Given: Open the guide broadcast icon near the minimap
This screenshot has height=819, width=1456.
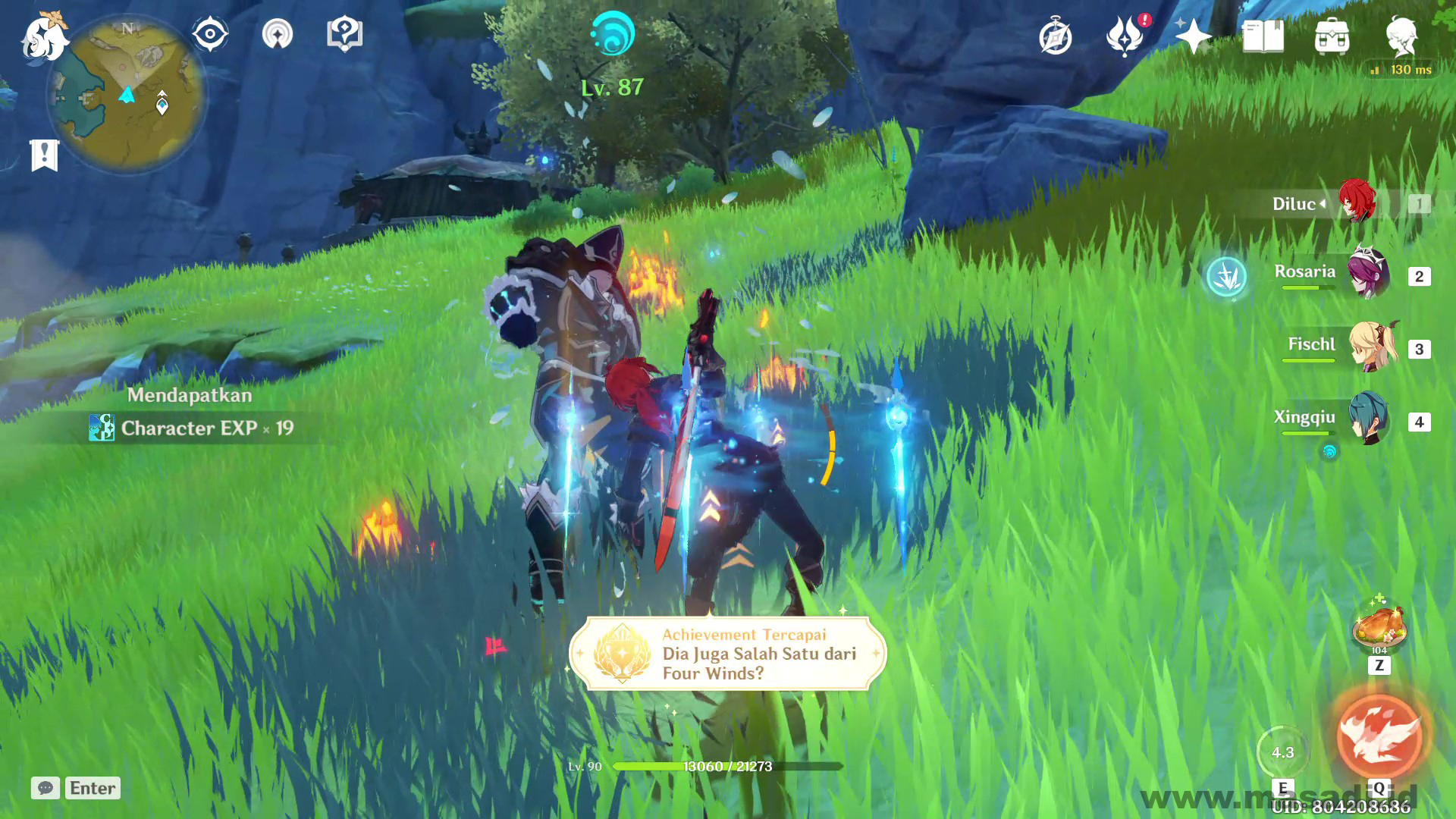Looking at the screenshot, I should click(x=278, y=33).
